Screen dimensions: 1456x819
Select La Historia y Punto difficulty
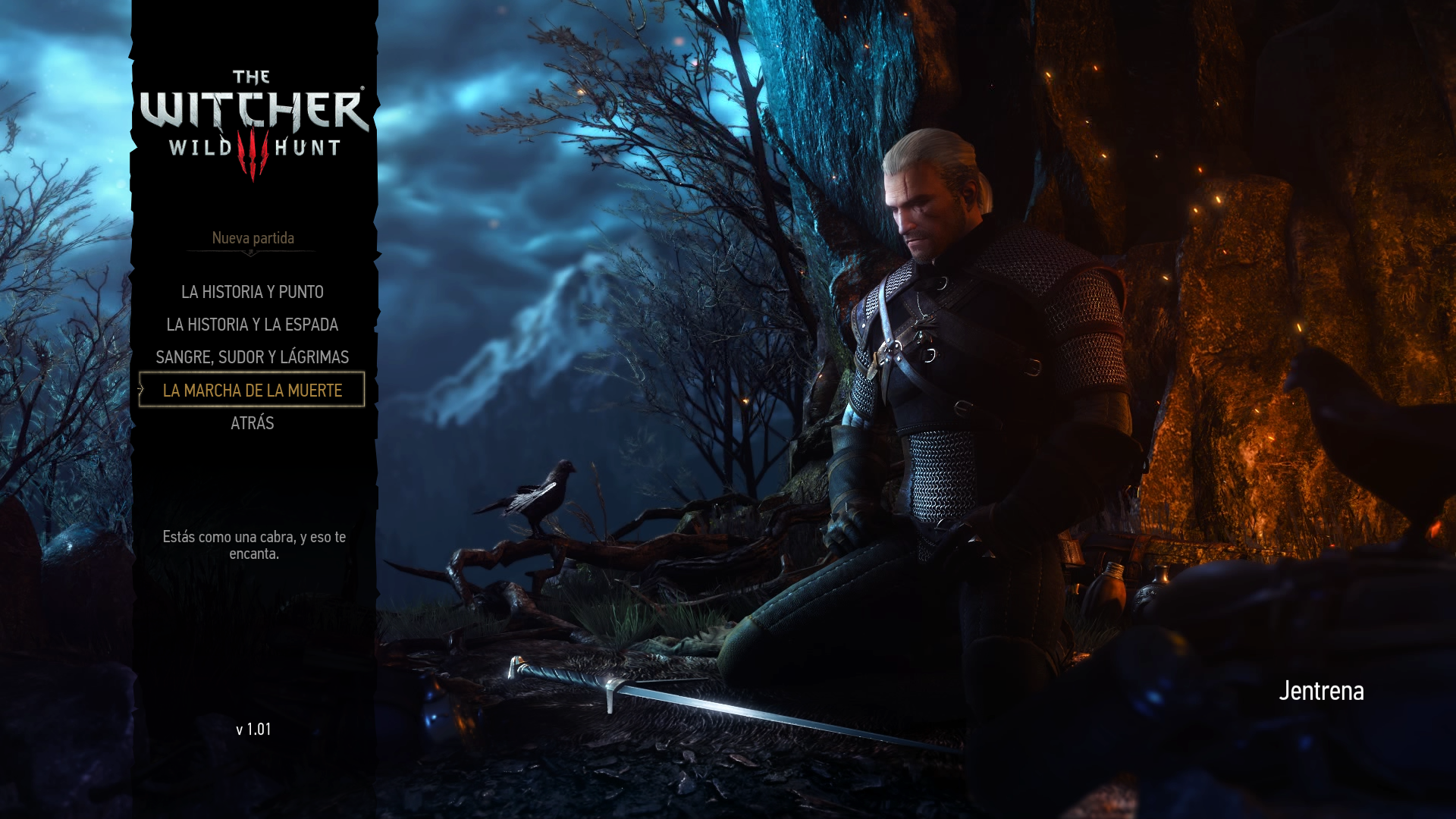pyautogui.click(x=253, y=292)
